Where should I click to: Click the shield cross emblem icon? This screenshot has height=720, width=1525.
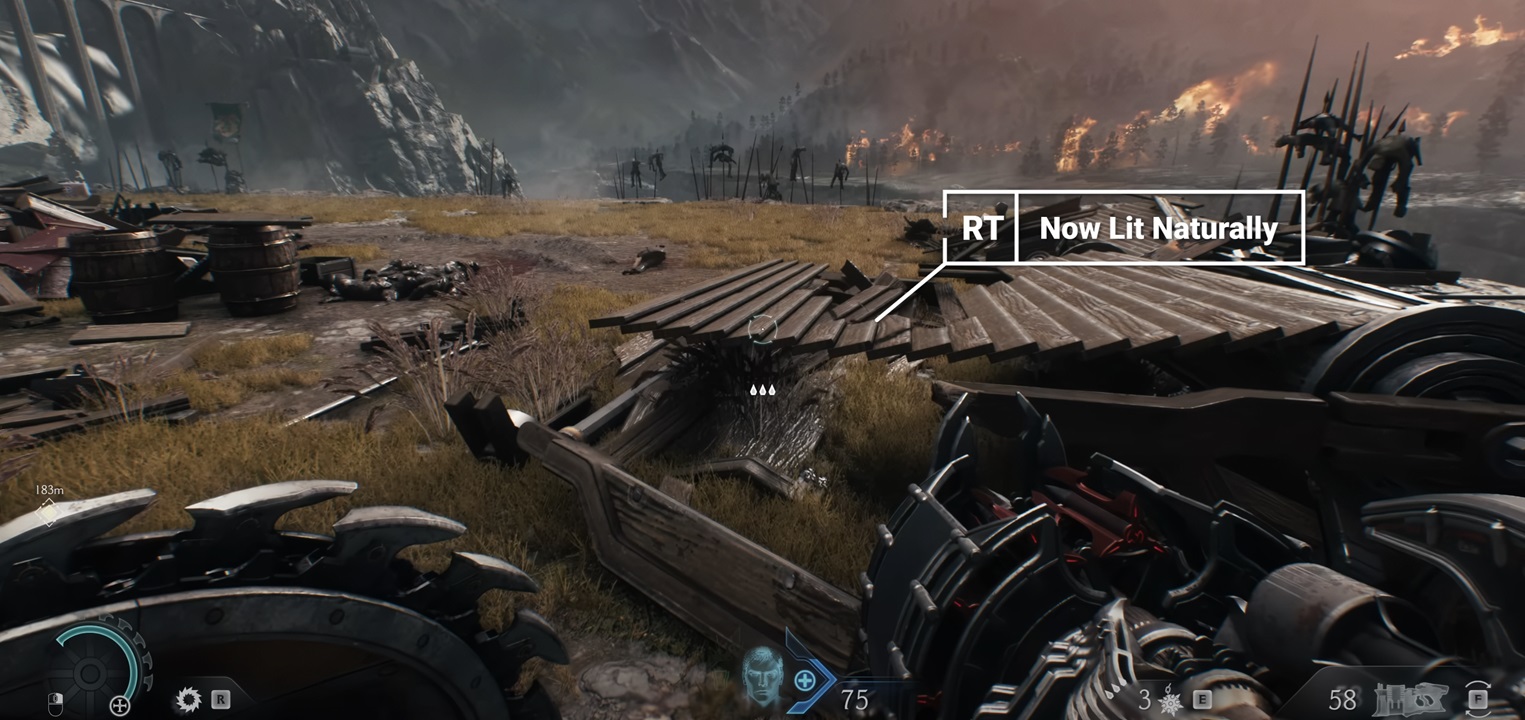[x=120, y=706]
